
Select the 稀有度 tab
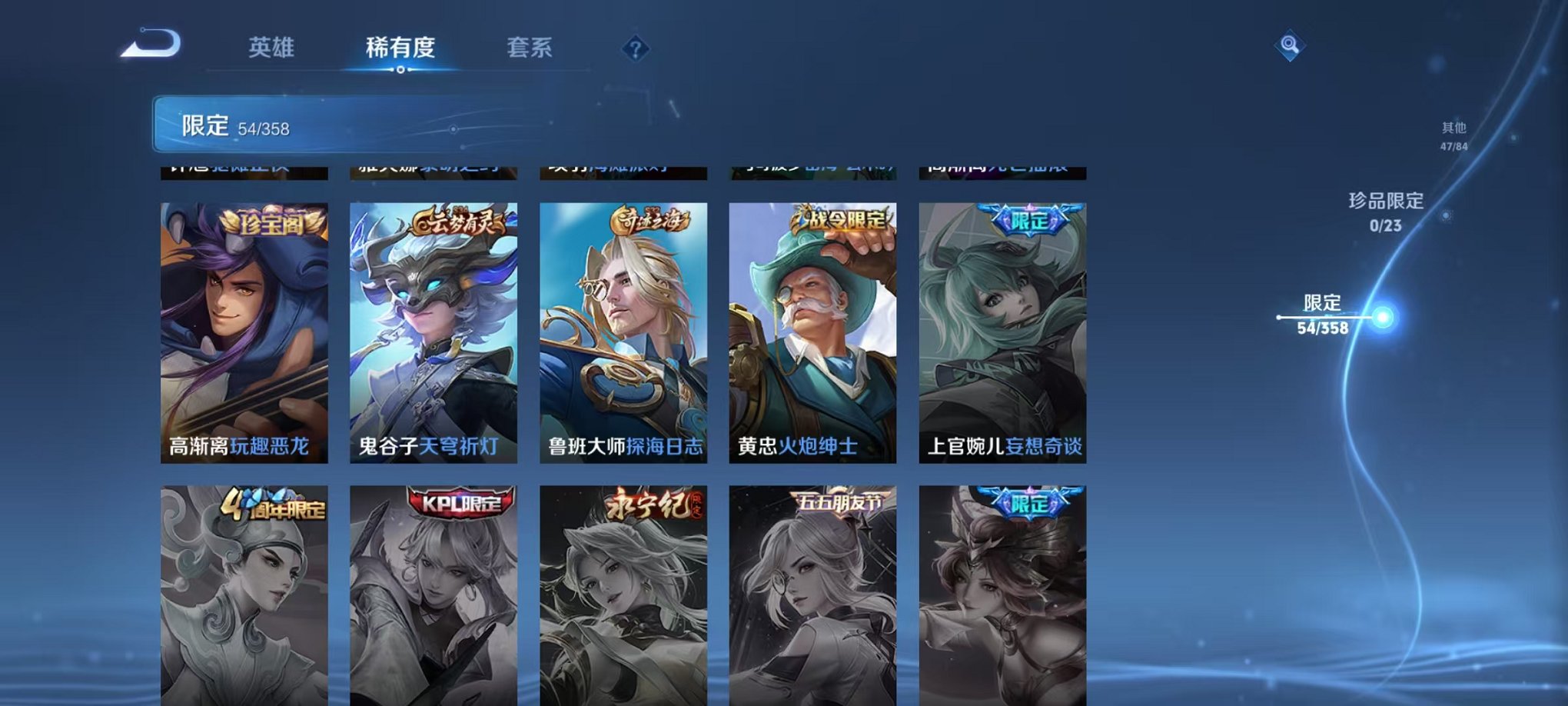(403, 46)
